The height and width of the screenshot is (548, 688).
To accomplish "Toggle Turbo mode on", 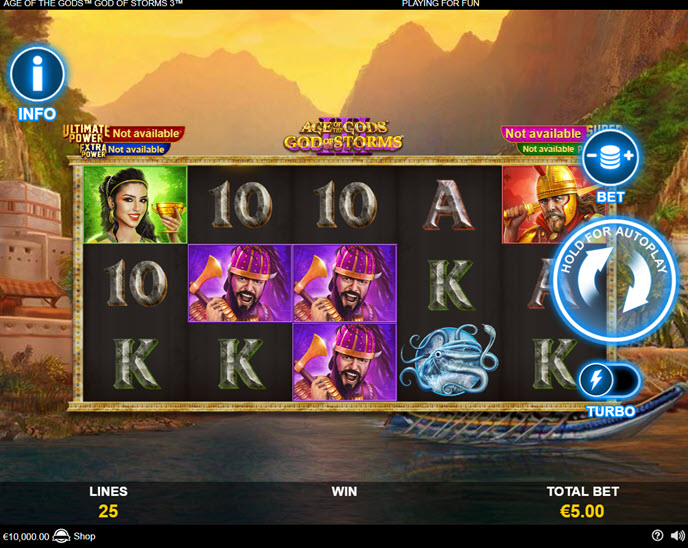I will click(x=610, y=381).
